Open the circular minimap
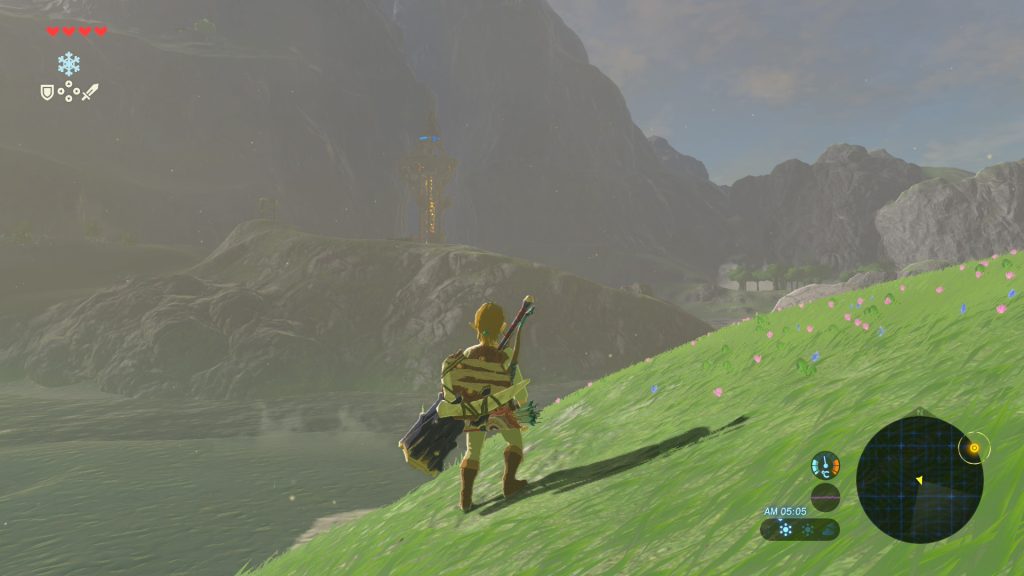The height and width of the screenshot is (576, 1024). [919, 480]
